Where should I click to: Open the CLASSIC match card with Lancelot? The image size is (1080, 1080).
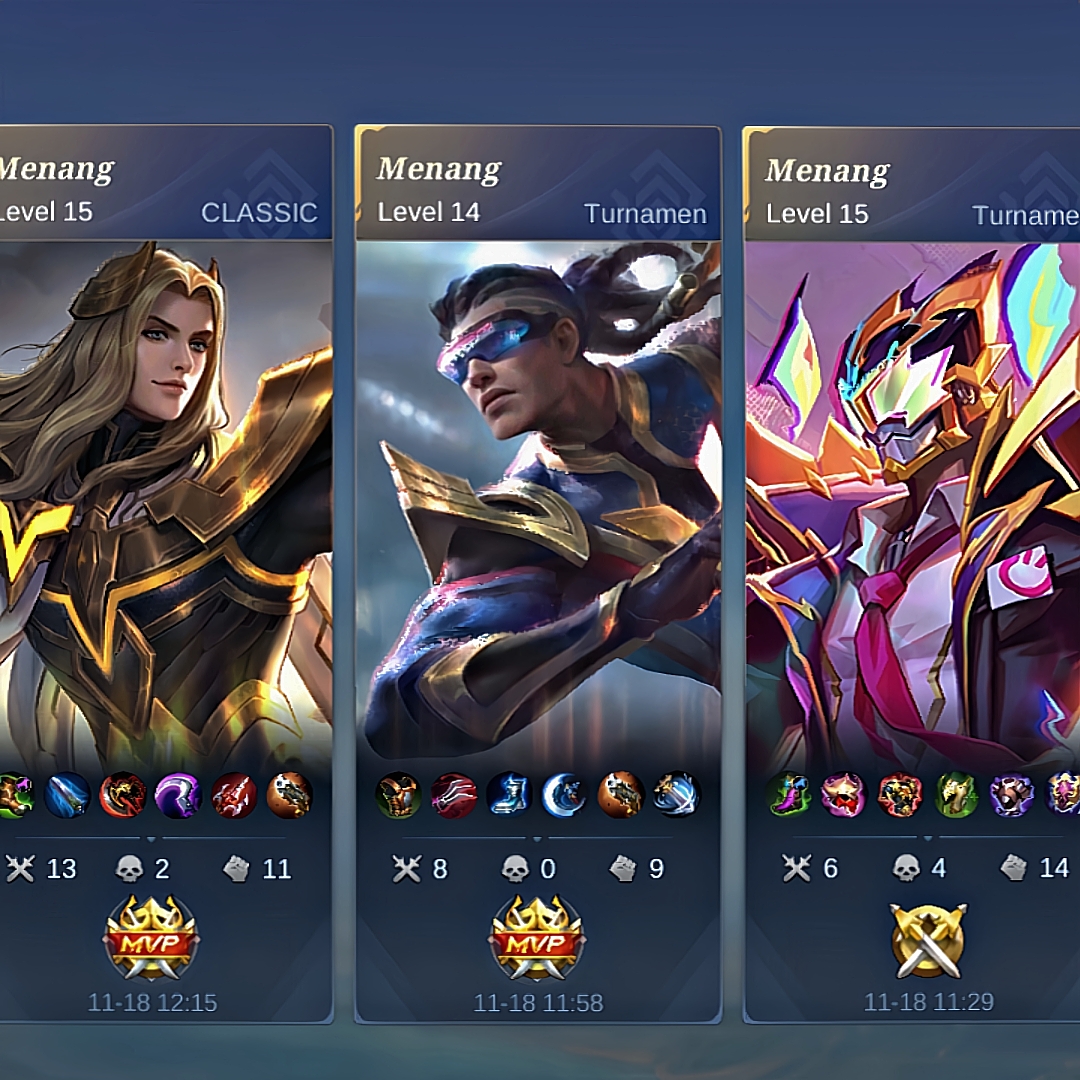point(165,500)
